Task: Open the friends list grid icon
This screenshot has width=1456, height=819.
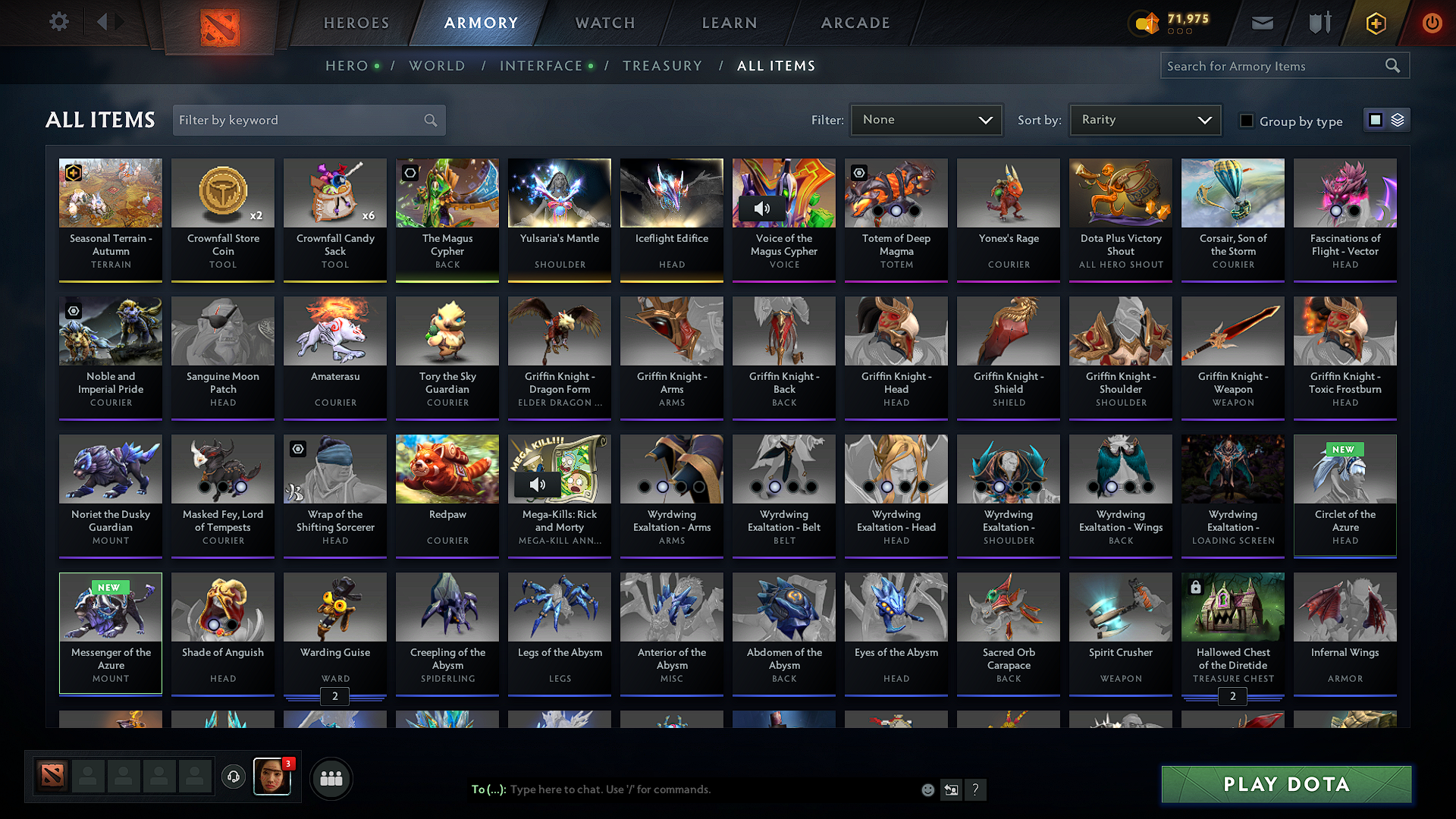Action: click(331, 777)
